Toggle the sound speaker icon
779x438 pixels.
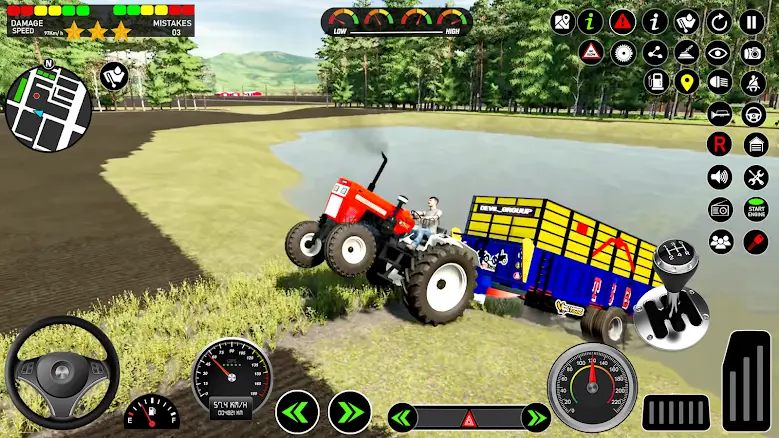(x=719, y=177)
